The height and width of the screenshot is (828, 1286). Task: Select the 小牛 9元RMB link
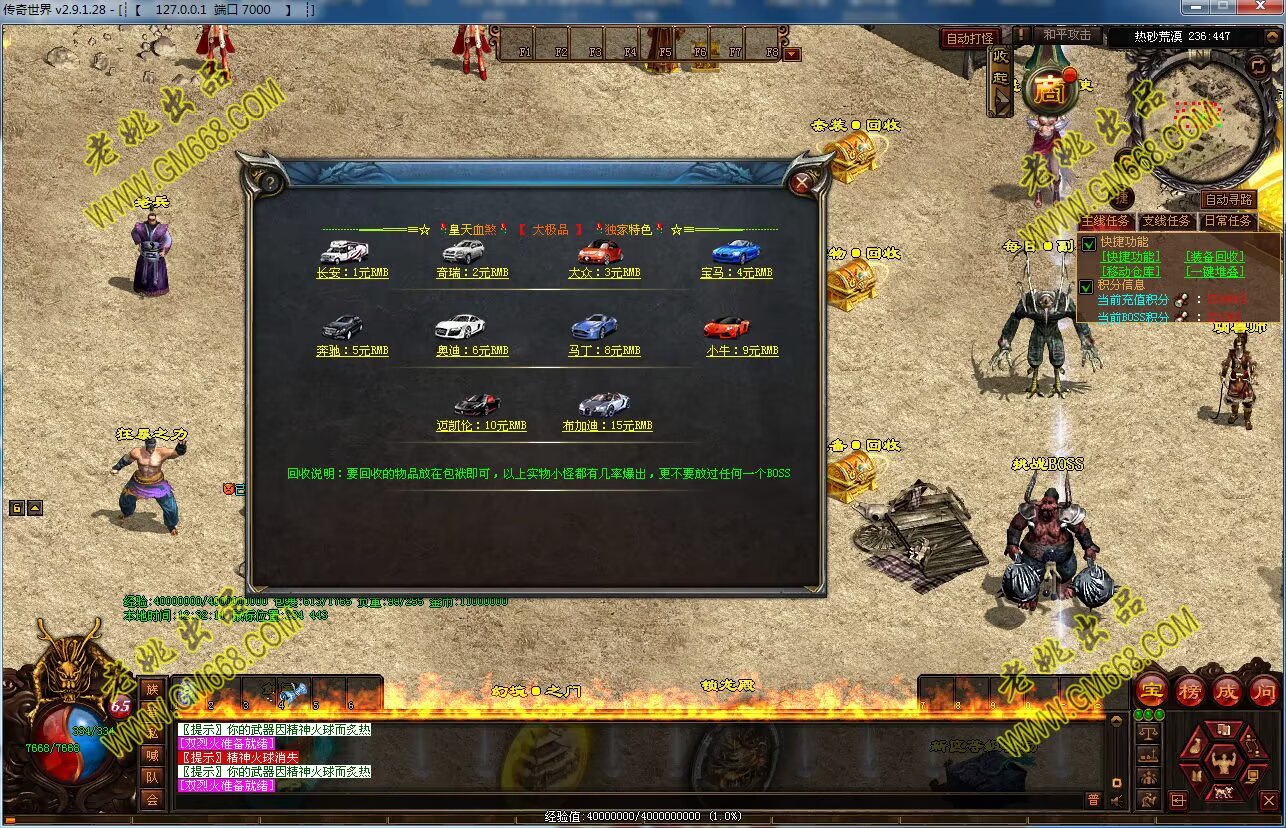coord(741,351)
